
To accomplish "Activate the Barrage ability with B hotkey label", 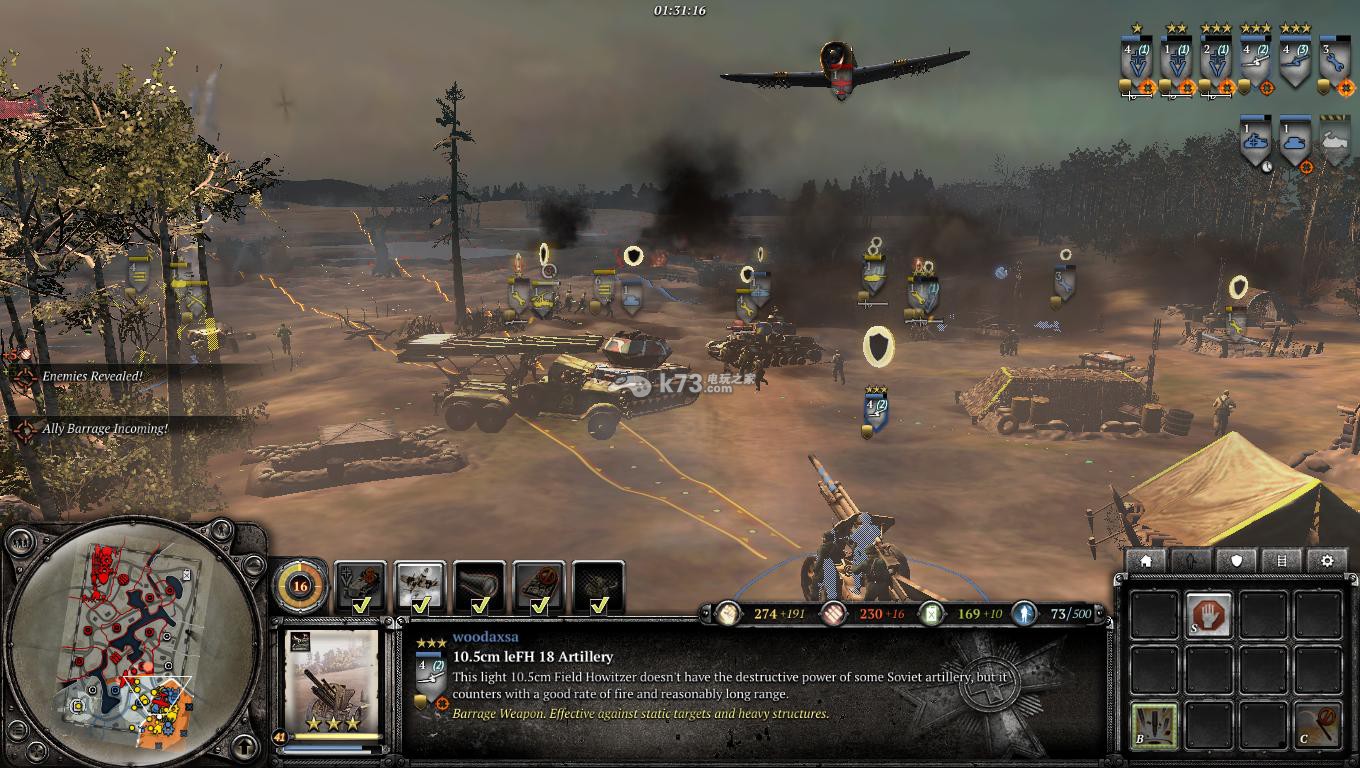I will [x=1154, y=724].
